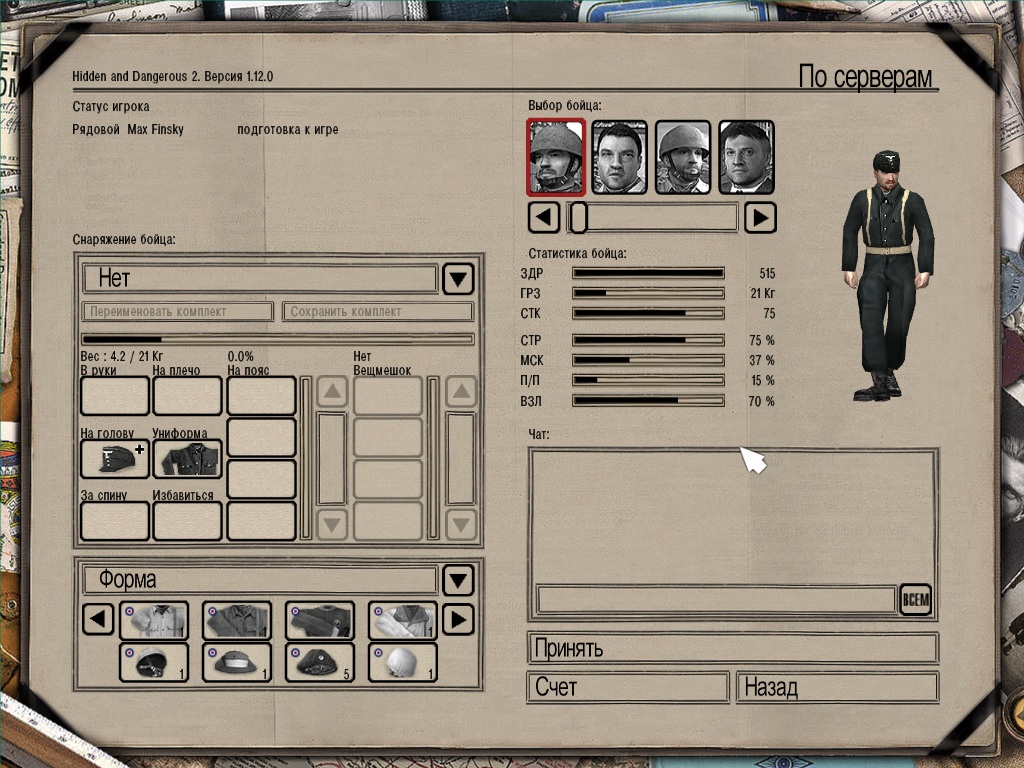Click the chat text input field
This screenshot has height=768, width=1024.
click(715, 600)
